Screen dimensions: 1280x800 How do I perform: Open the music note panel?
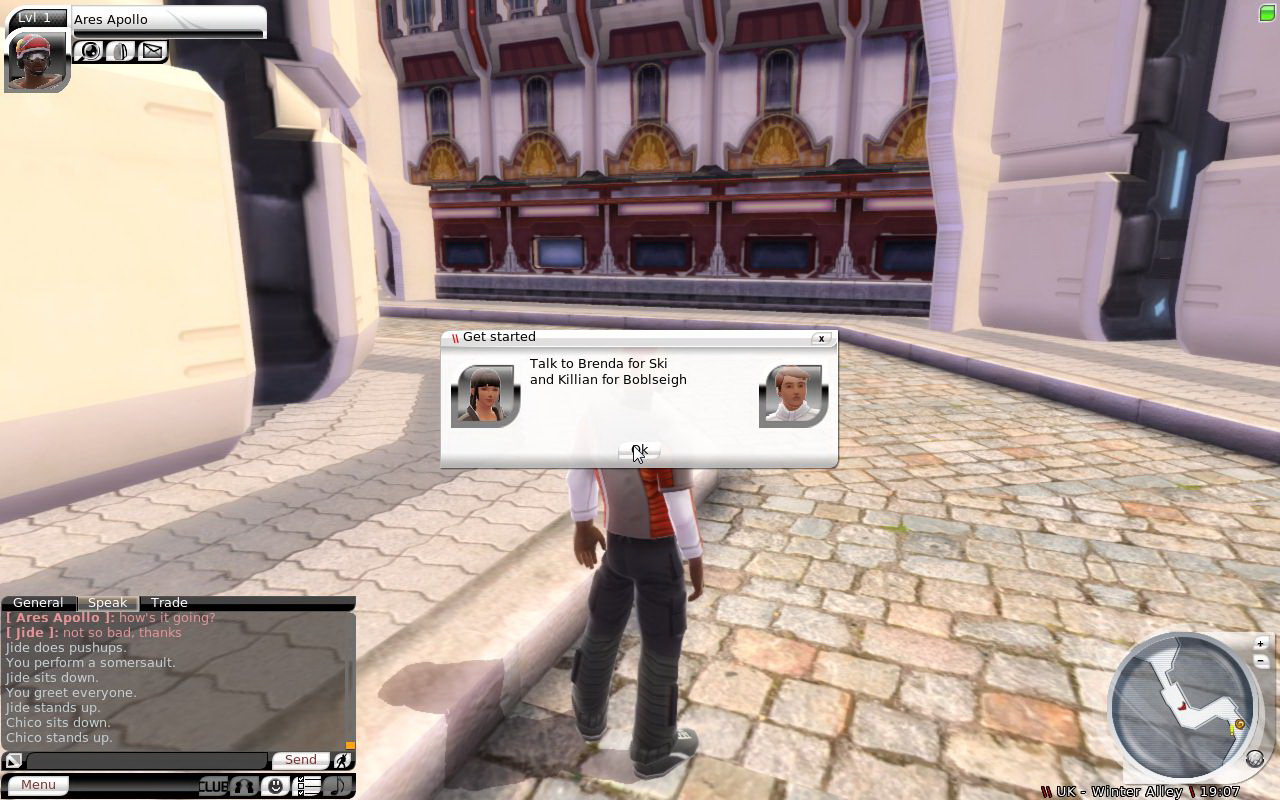(x=338, y=786)
